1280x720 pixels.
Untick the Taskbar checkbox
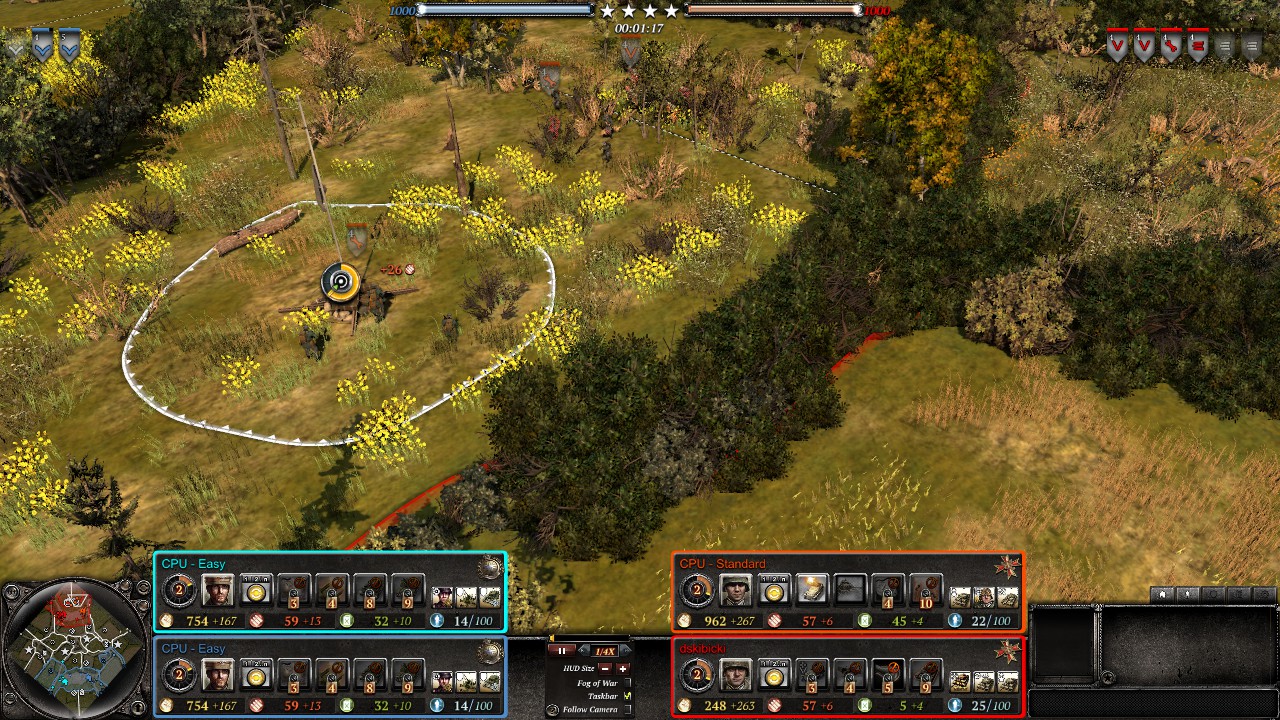[628, 695]
